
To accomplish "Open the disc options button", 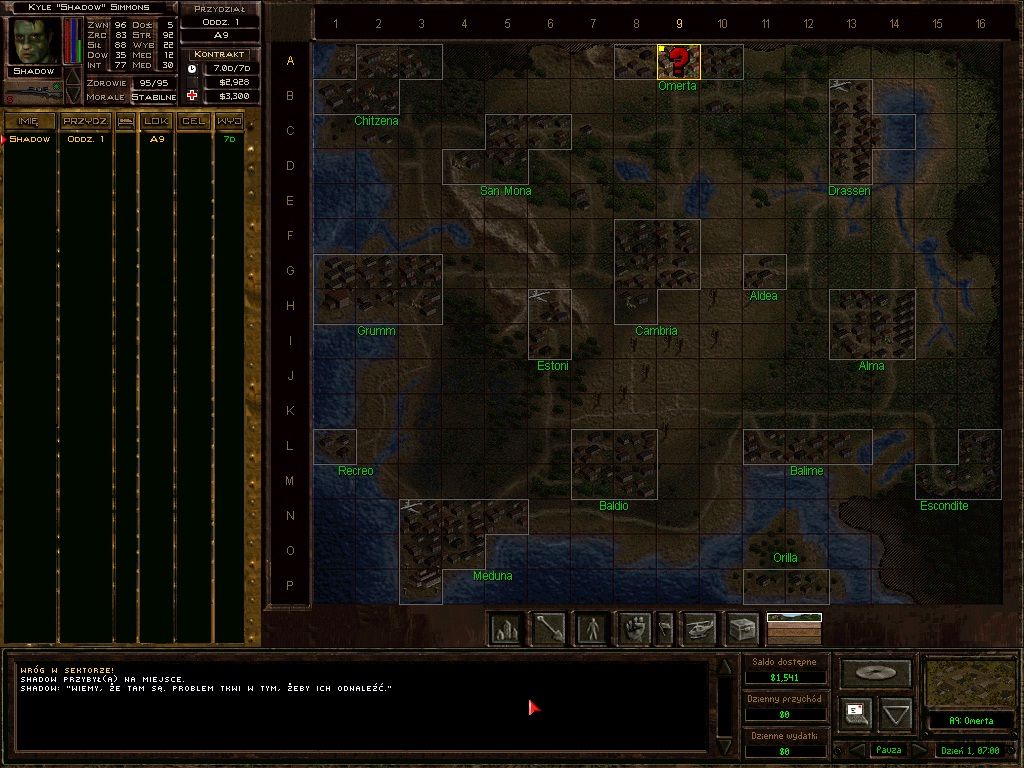I will click(875, 673).
